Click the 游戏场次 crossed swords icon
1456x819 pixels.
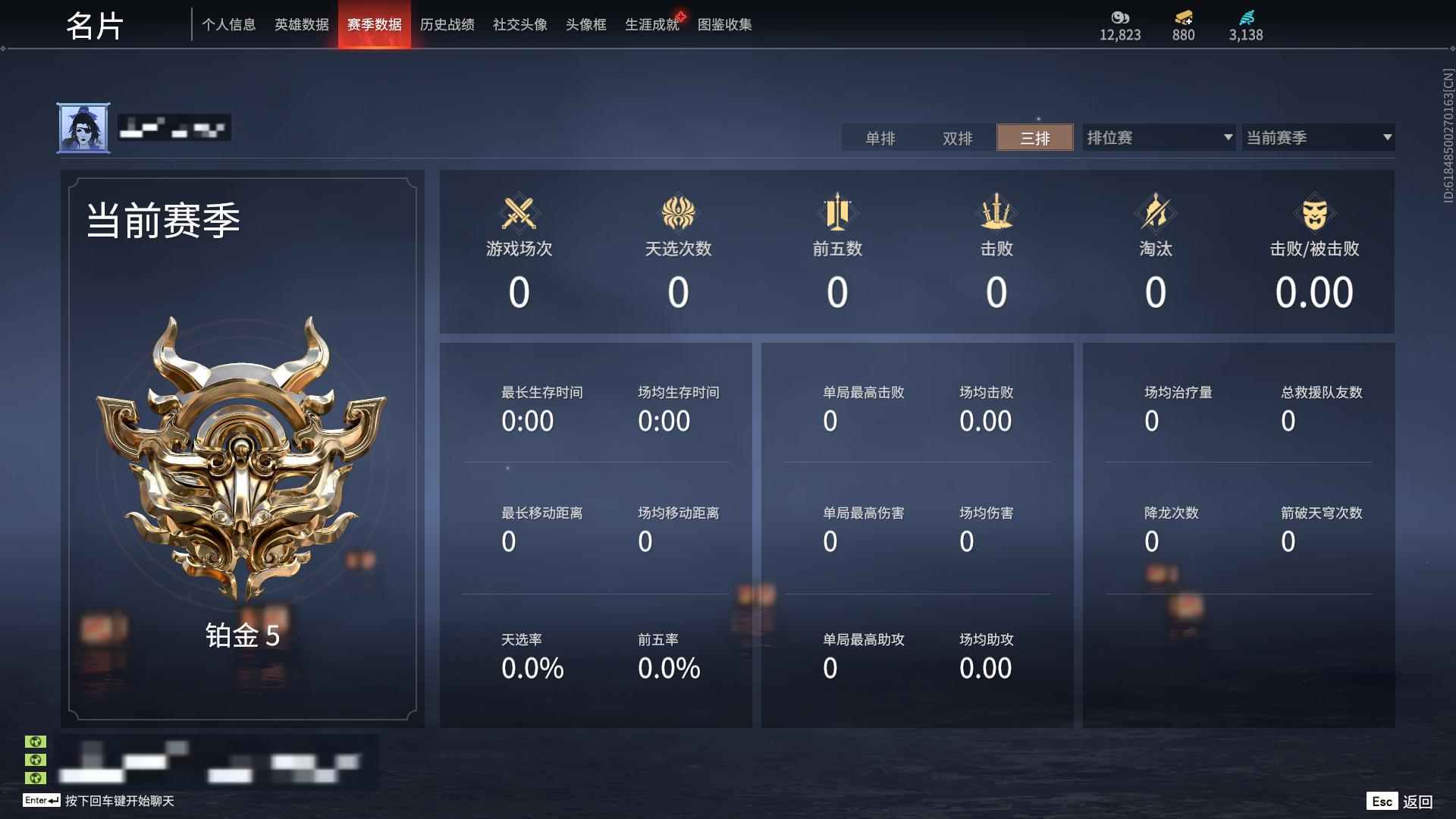coord(519,214)
